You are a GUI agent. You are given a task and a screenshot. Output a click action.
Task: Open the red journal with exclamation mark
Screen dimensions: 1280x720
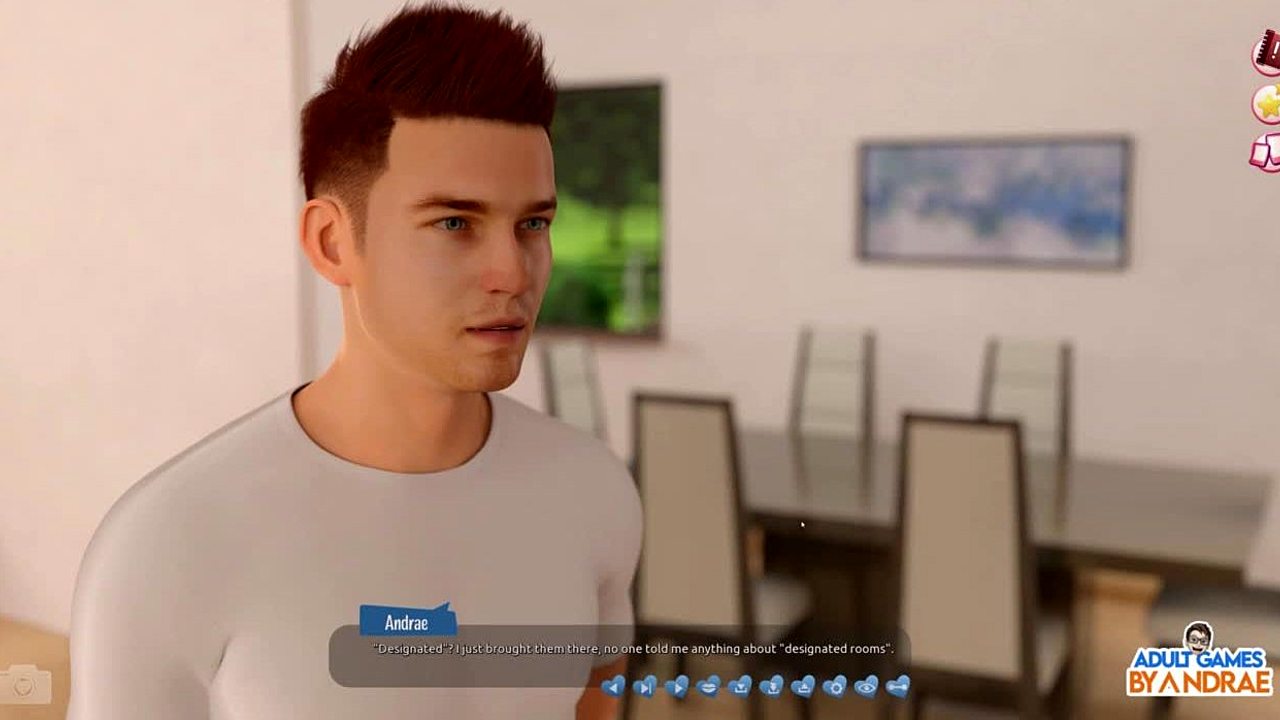click(x=1268, y=51)
